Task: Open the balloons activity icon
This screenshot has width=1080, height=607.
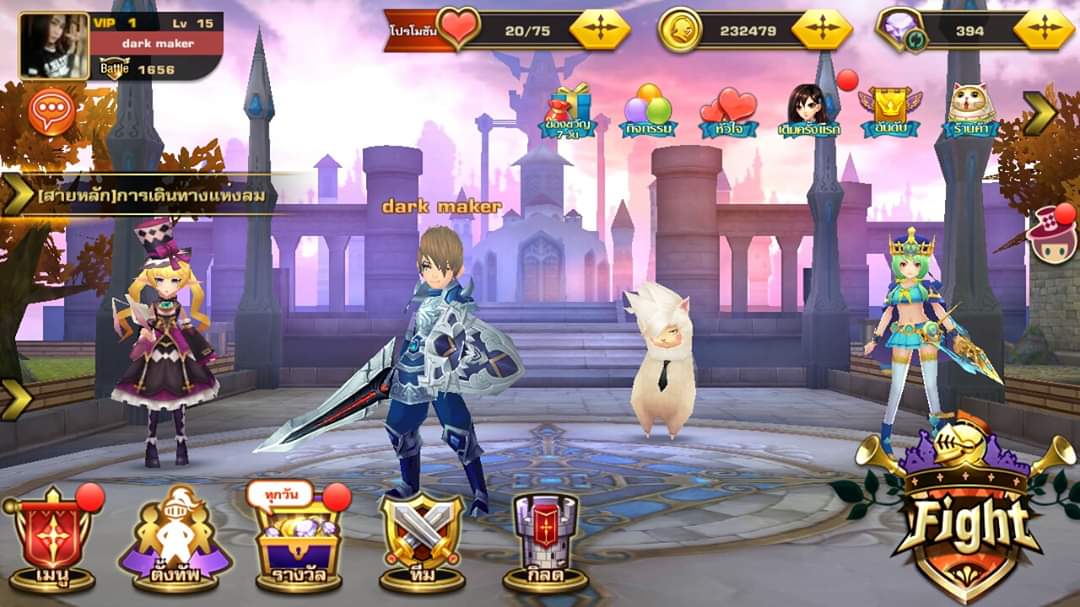Action: tap(649, 111)
